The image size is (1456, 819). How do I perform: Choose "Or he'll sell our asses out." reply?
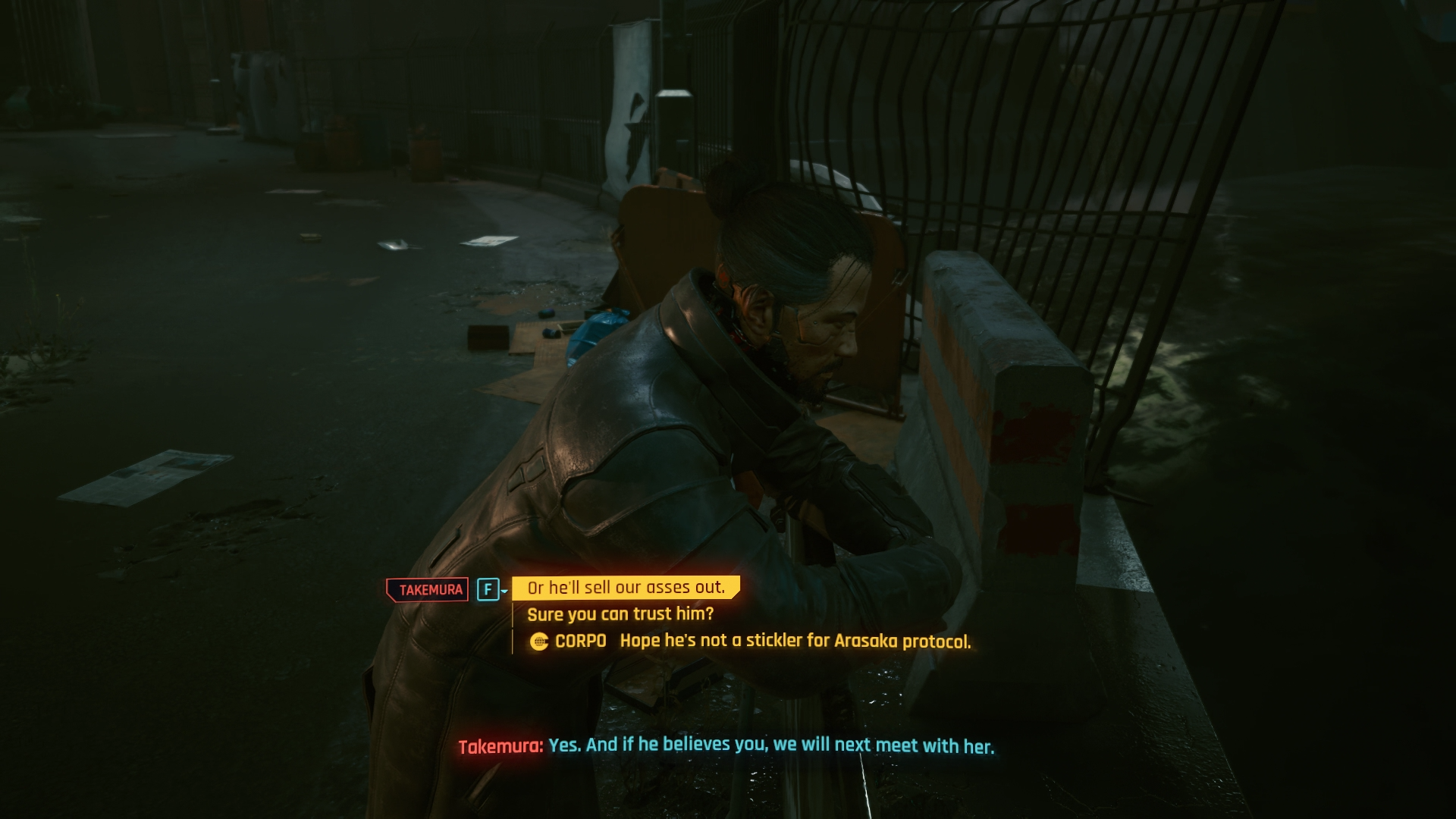coord(626,588)
